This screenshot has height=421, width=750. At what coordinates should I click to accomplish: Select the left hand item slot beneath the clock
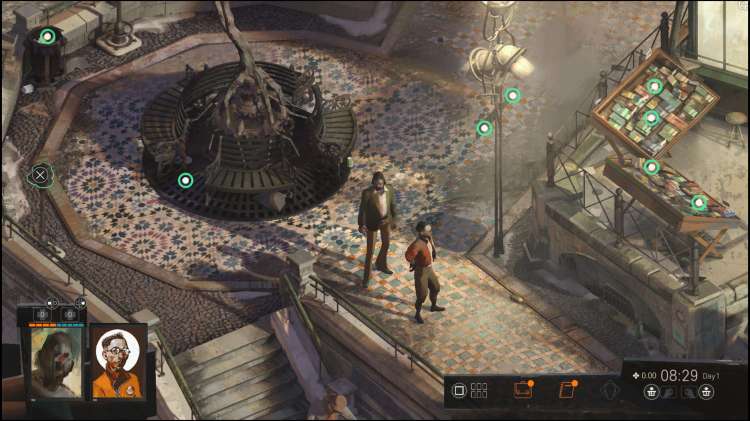tap(651, 392)
